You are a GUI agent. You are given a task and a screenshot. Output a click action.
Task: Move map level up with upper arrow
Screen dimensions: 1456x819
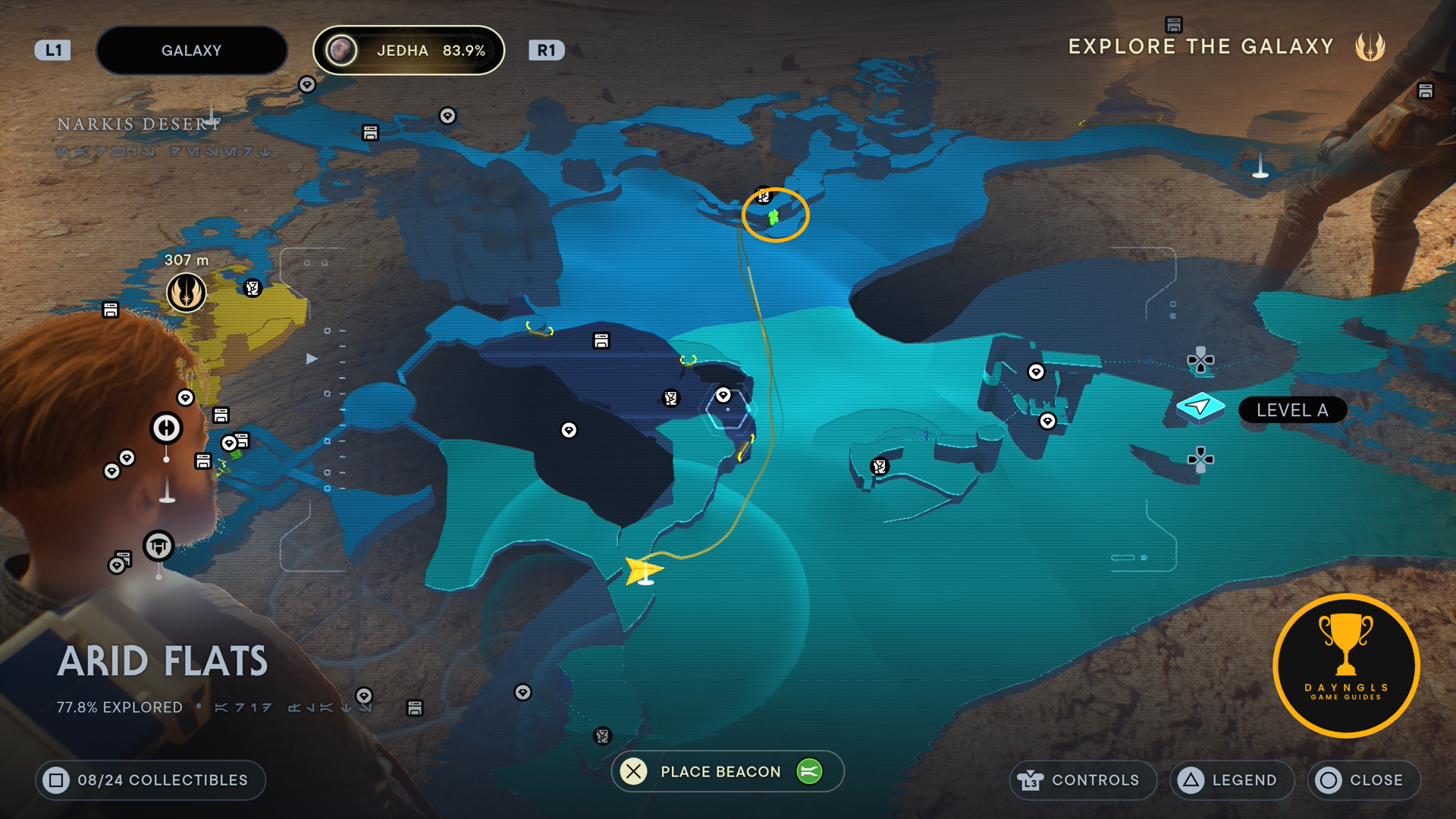[1200, 360]
